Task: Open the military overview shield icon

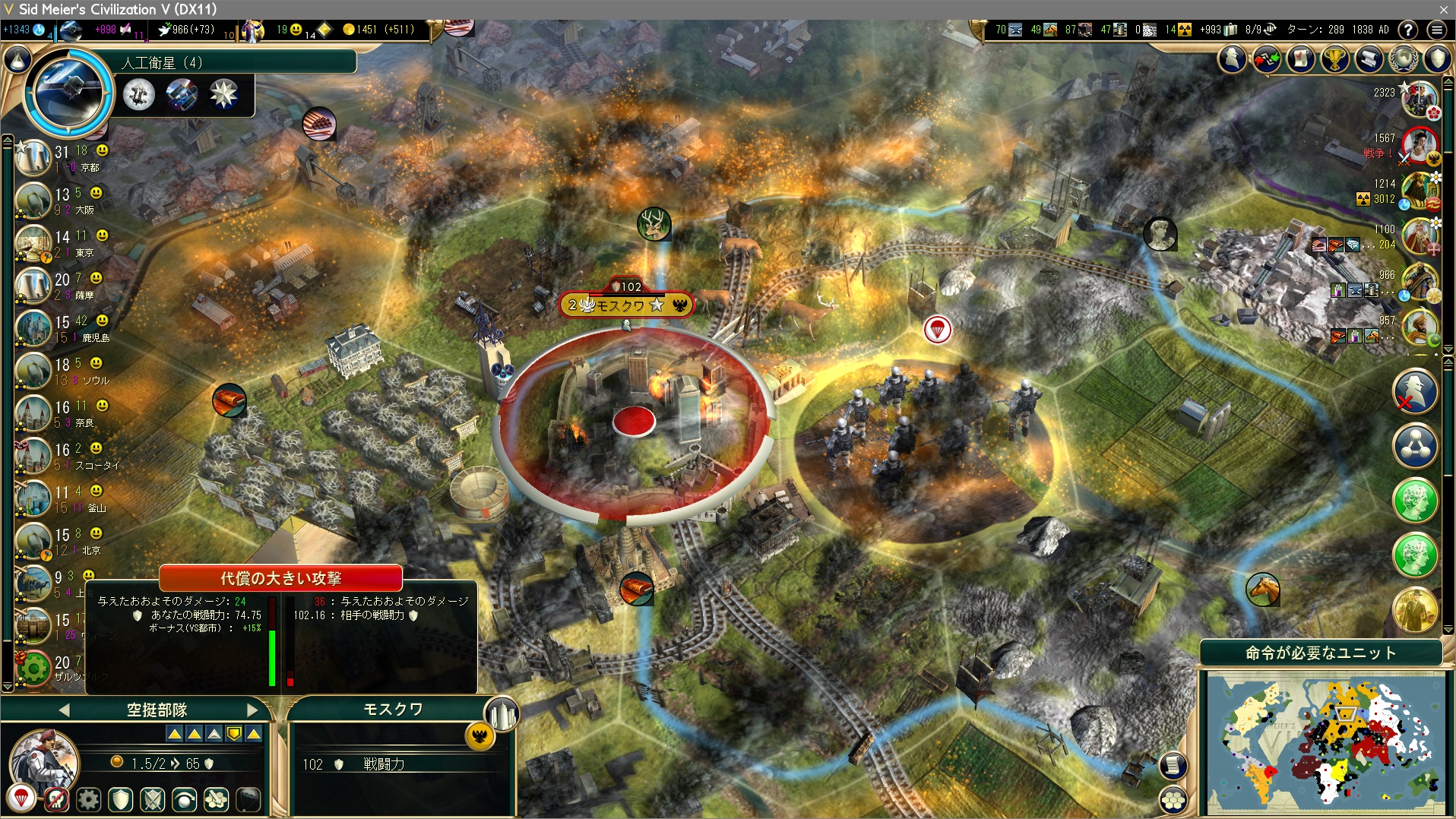Action: (x=1438, y=58)
